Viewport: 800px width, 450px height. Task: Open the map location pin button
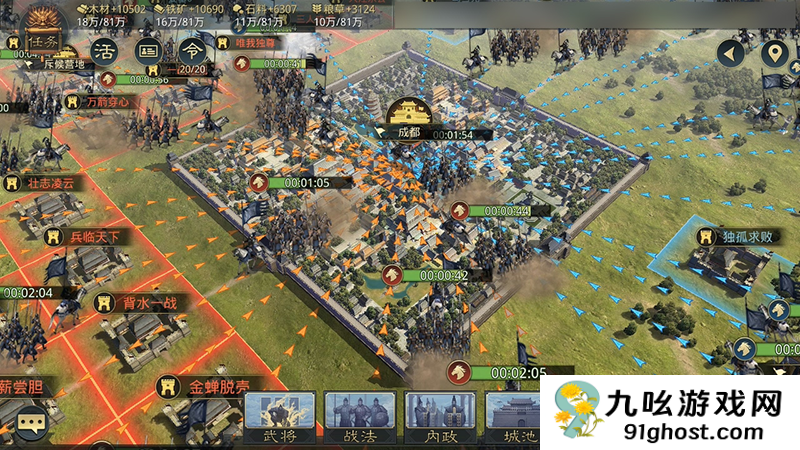[773, 54]
